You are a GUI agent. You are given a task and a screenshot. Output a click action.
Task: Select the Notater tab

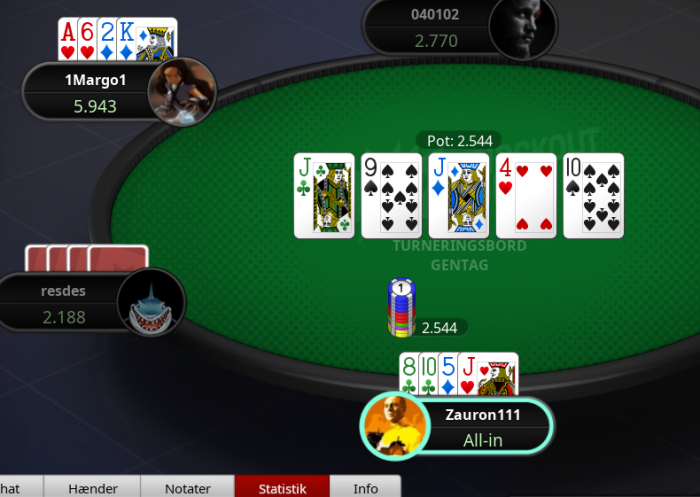pyautogui.click(x=187, y=488)
